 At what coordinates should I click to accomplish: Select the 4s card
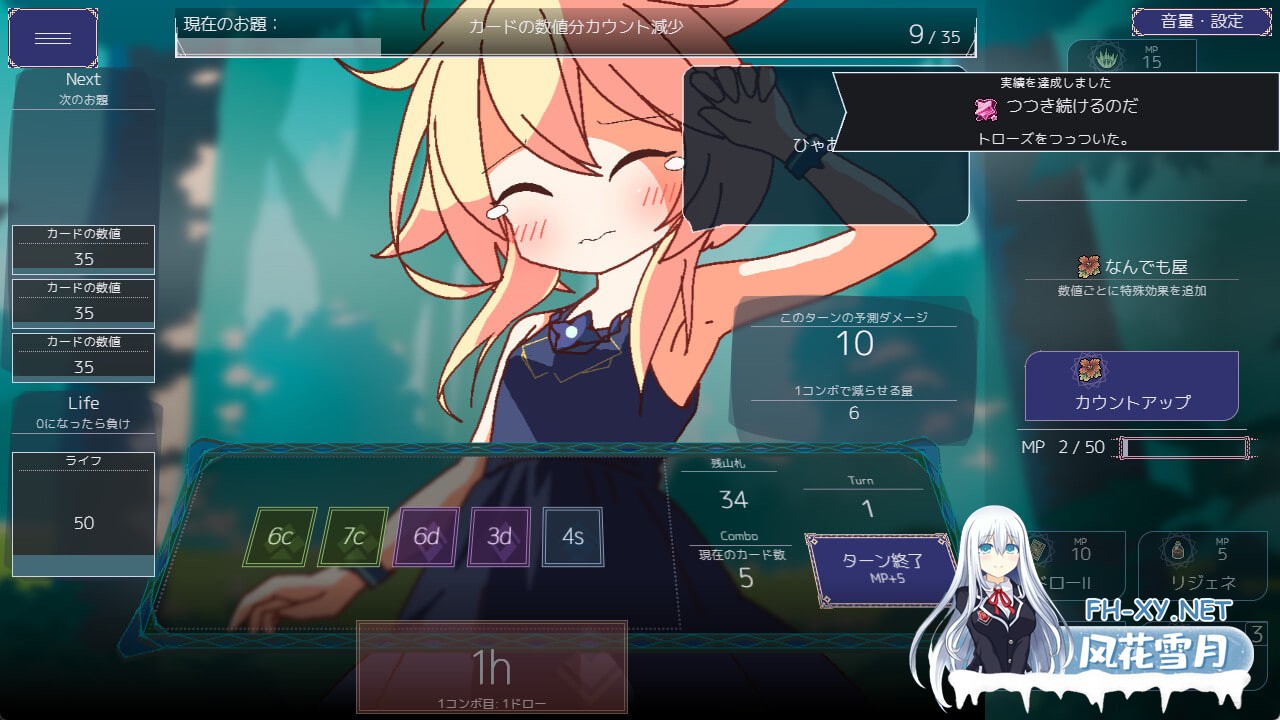tap(573, 537)
